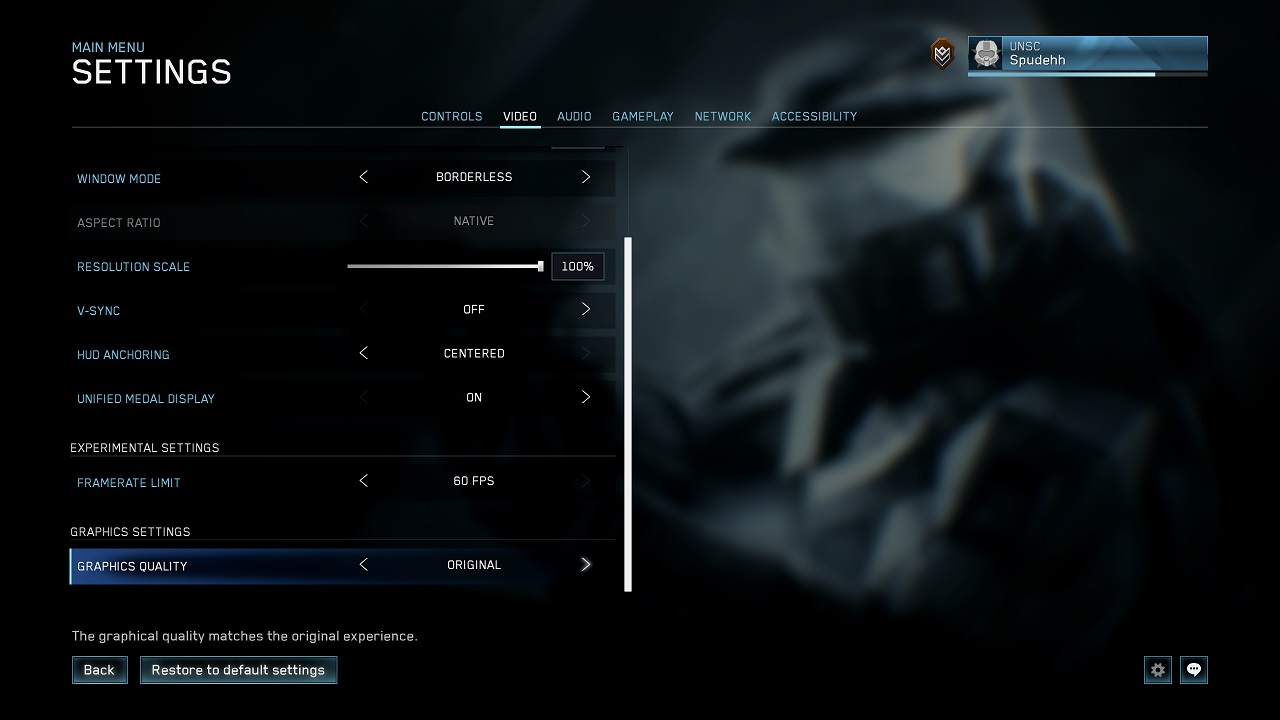Viewport: 1280px width, 720px height.
Task: Switch to the Controls tab
Action: coord(451,116)
